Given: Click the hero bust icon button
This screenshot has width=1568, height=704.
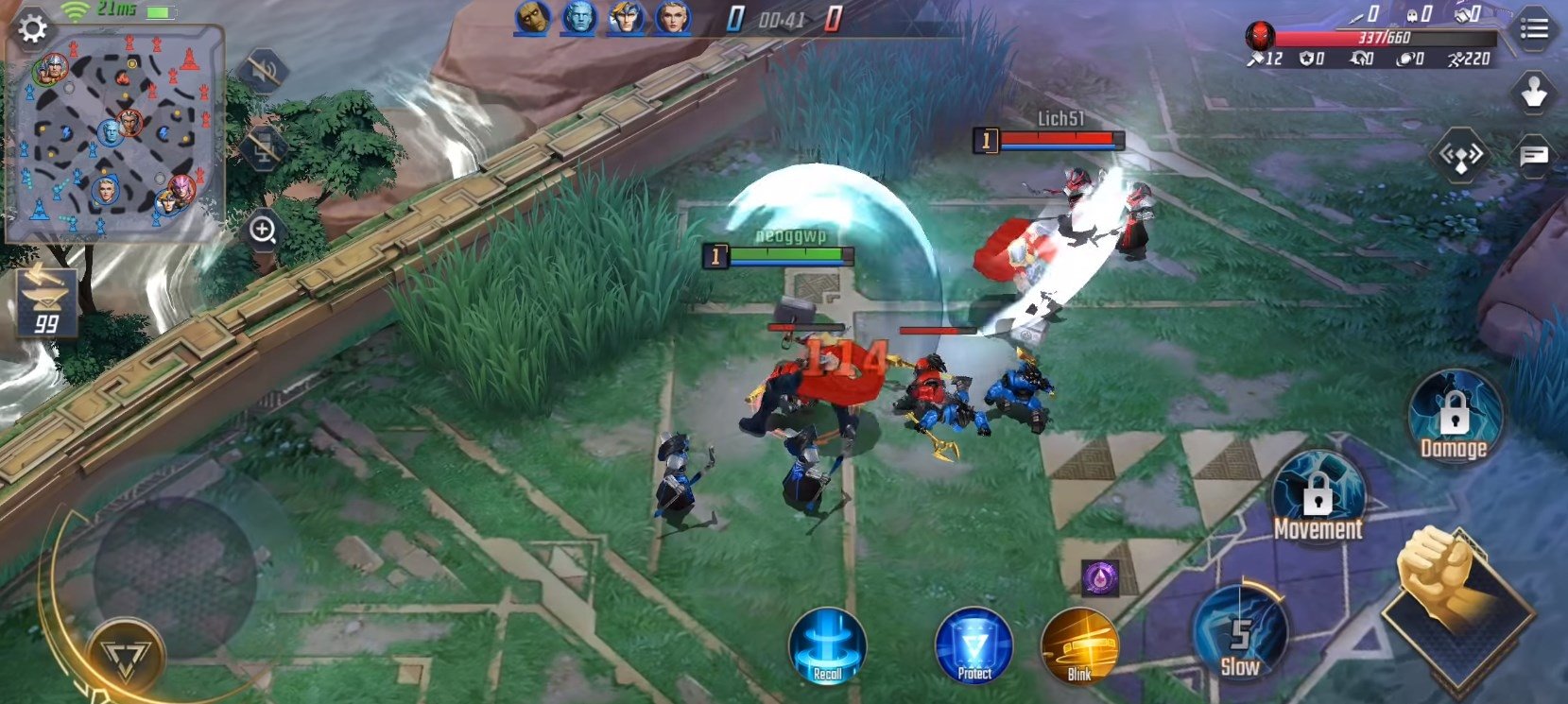Looking at the screenshot, I should [x=1532, y=93].
